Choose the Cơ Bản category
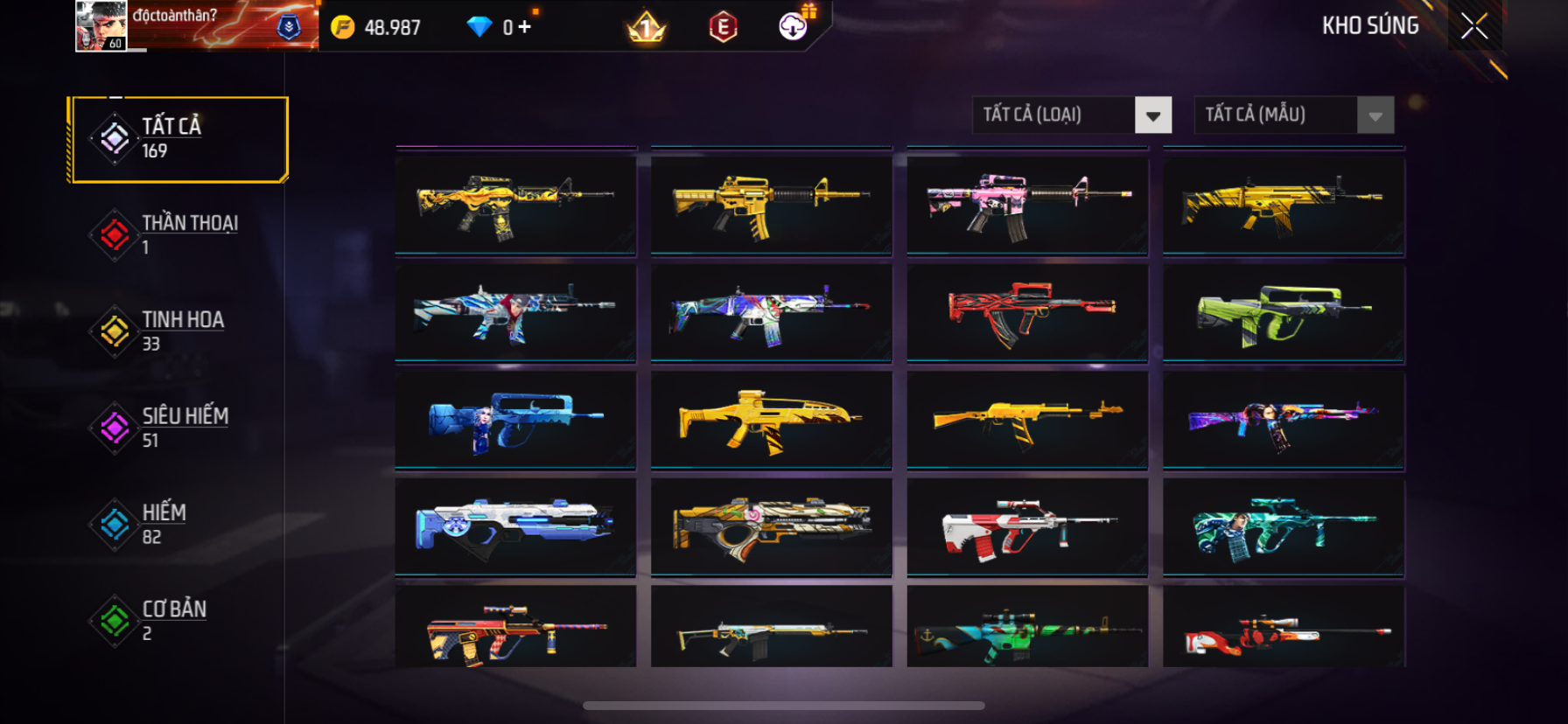The width and height of the screenshot is (1568, 724). coord(179,620)
